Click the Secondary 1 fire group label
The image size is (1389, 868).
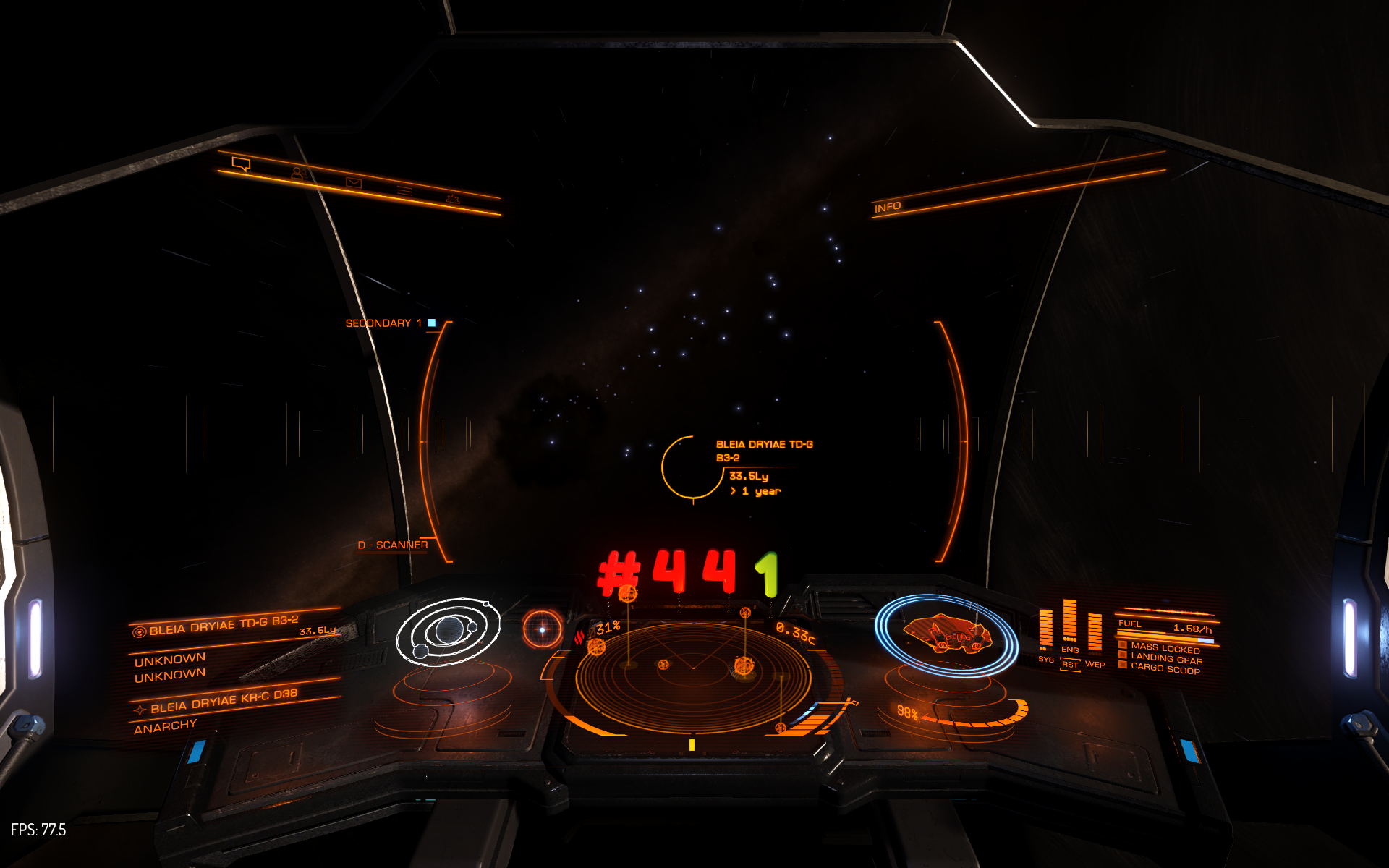[383, 323]
